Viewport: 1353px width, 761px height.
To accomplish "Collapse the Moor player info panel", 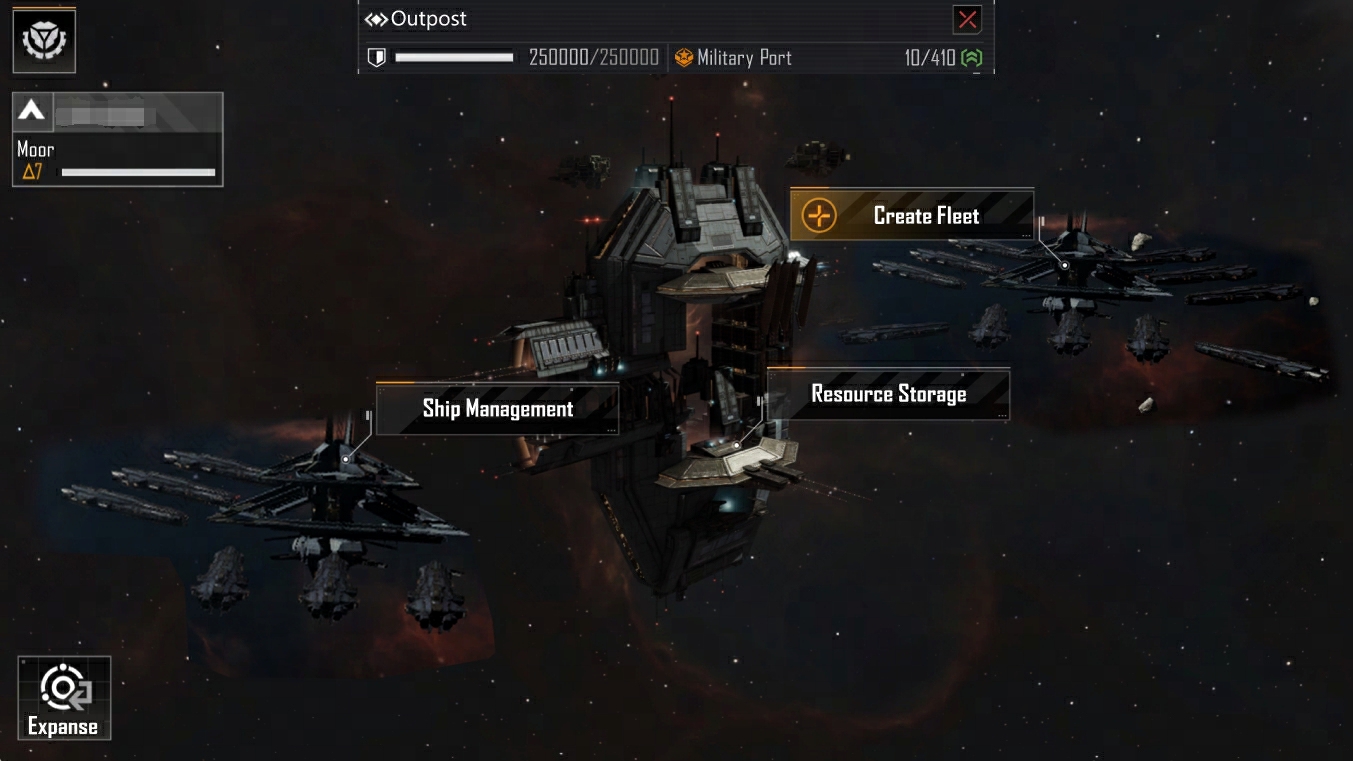I will pos(32,112).
